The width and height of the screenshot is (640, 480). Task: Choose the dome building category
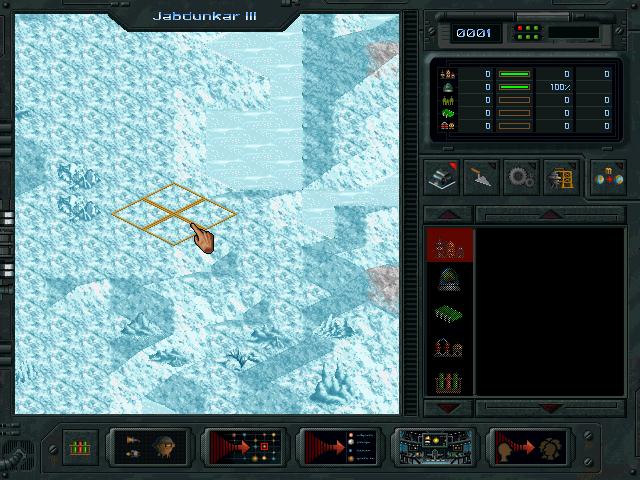[x=449, y=279]
